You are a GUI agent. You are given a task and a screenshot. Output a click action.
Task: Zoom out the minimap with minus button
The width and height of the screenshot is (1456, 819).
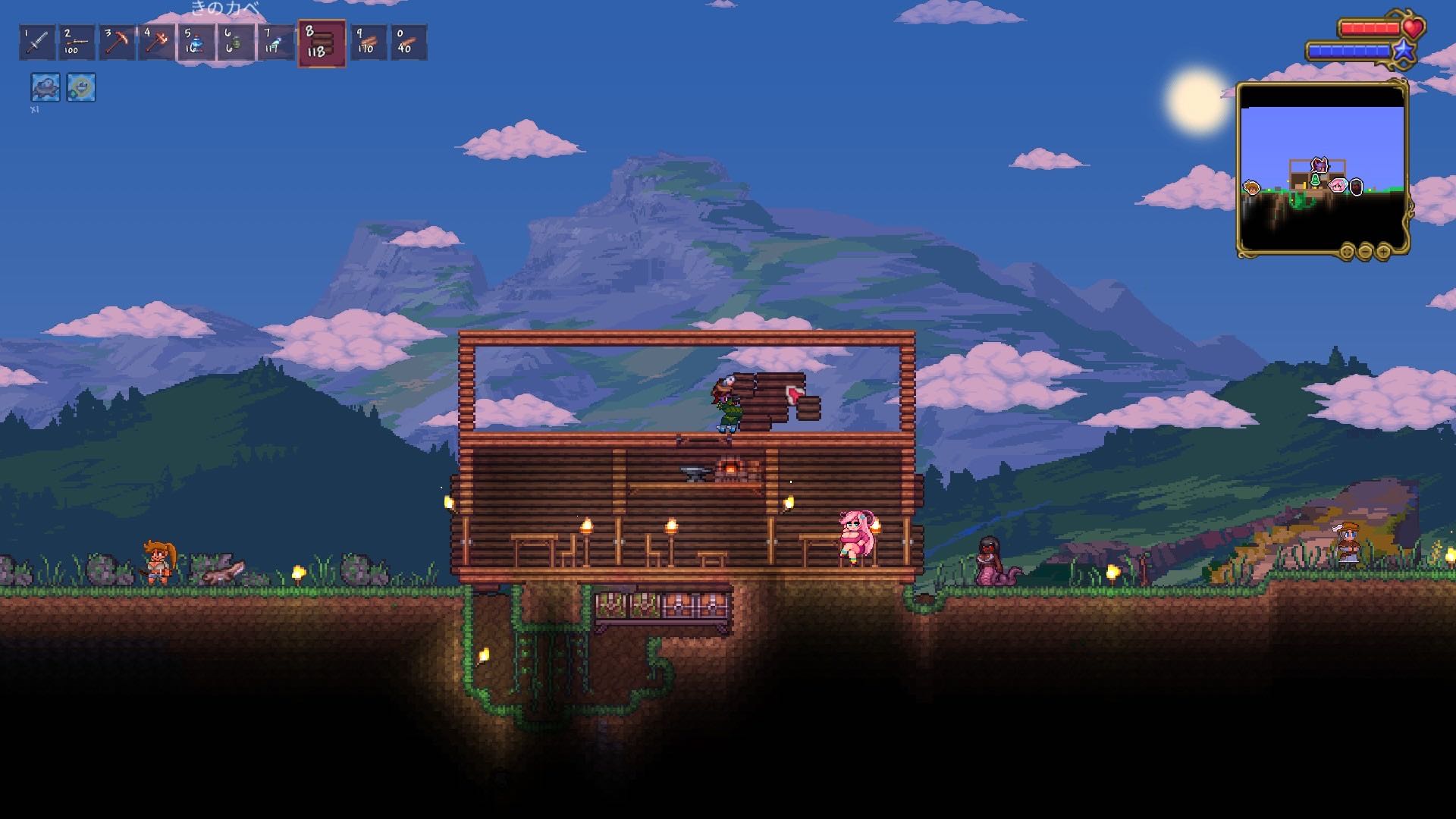coord(1364,251)
